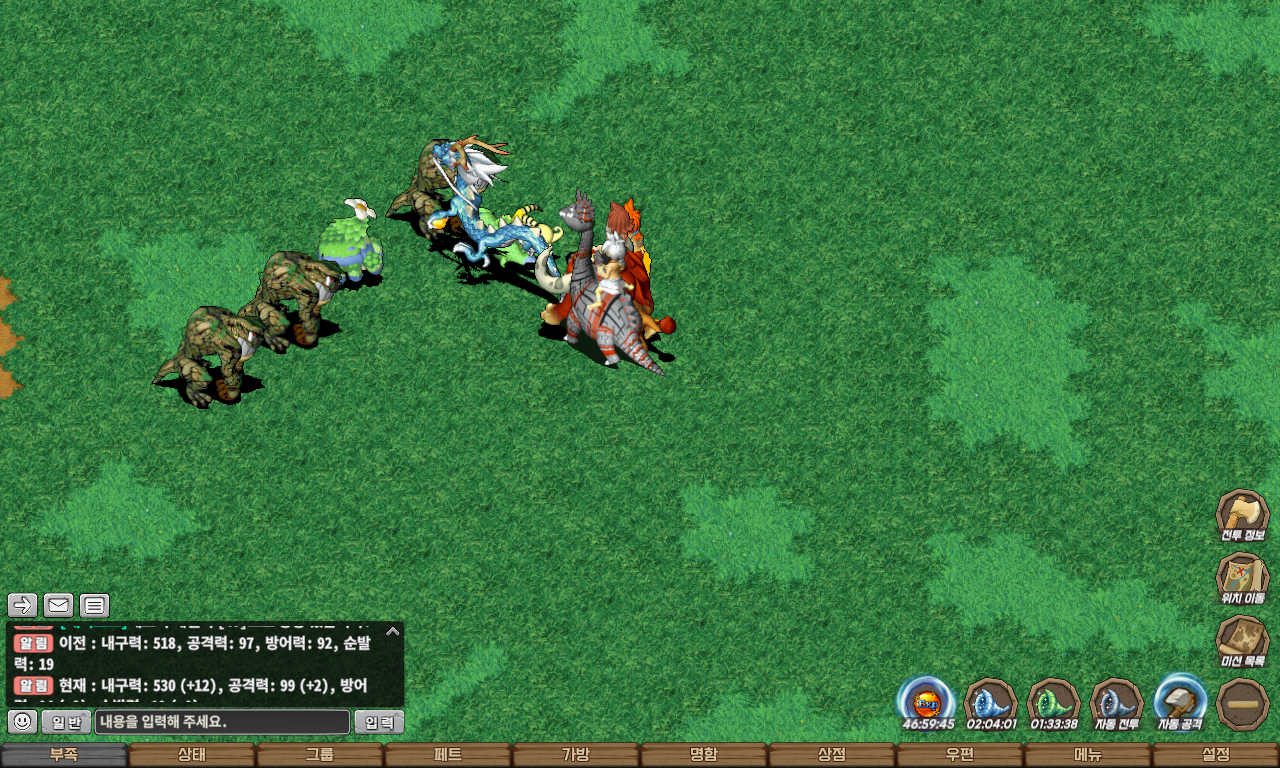Viewport: 1280px width, 768px height.
Task: Change the 일반 chat channel
Action: point(66,722)
